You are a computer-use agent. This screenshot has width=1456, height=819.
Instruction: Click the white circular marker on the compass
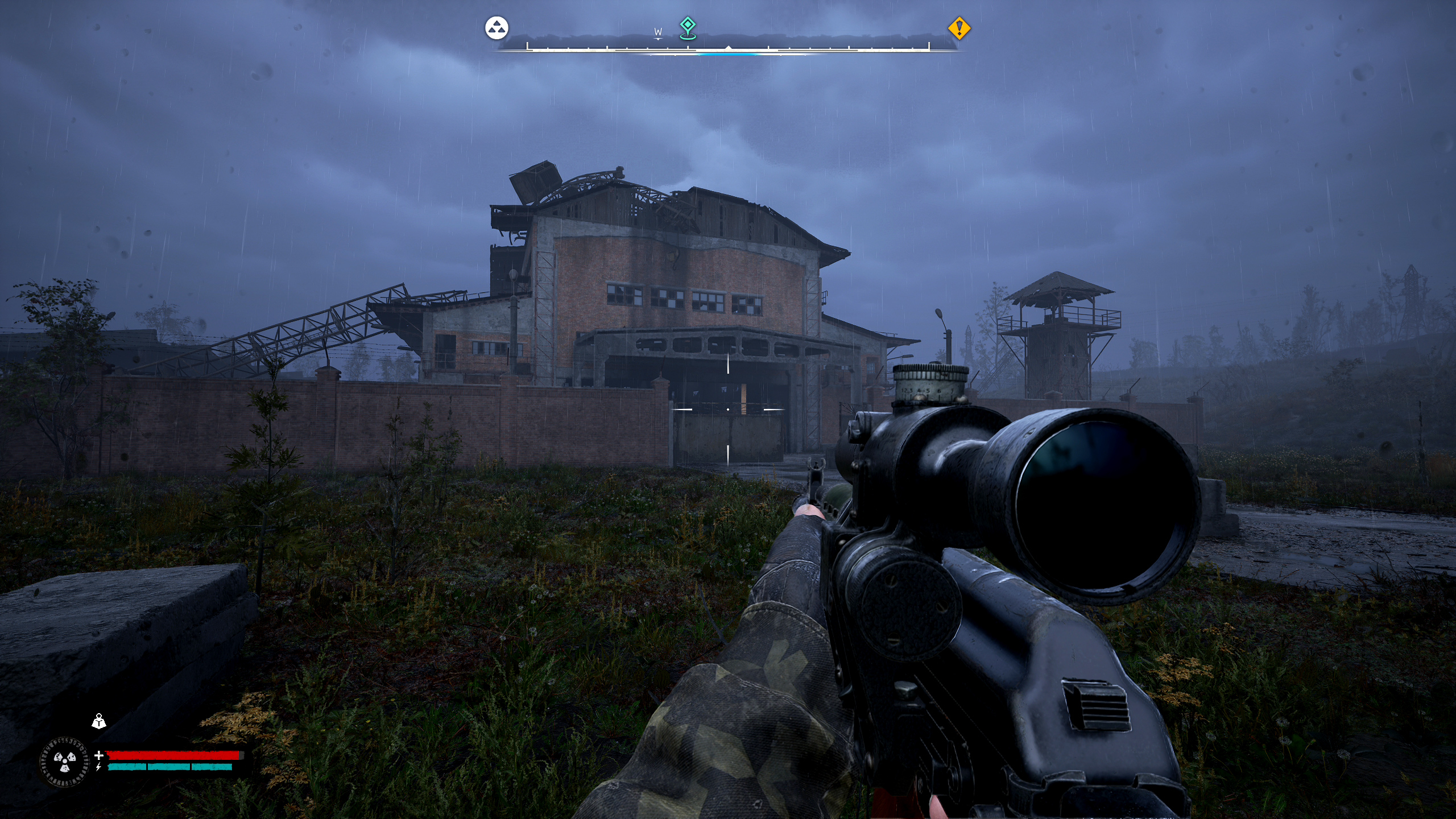[x=497, y=28]
